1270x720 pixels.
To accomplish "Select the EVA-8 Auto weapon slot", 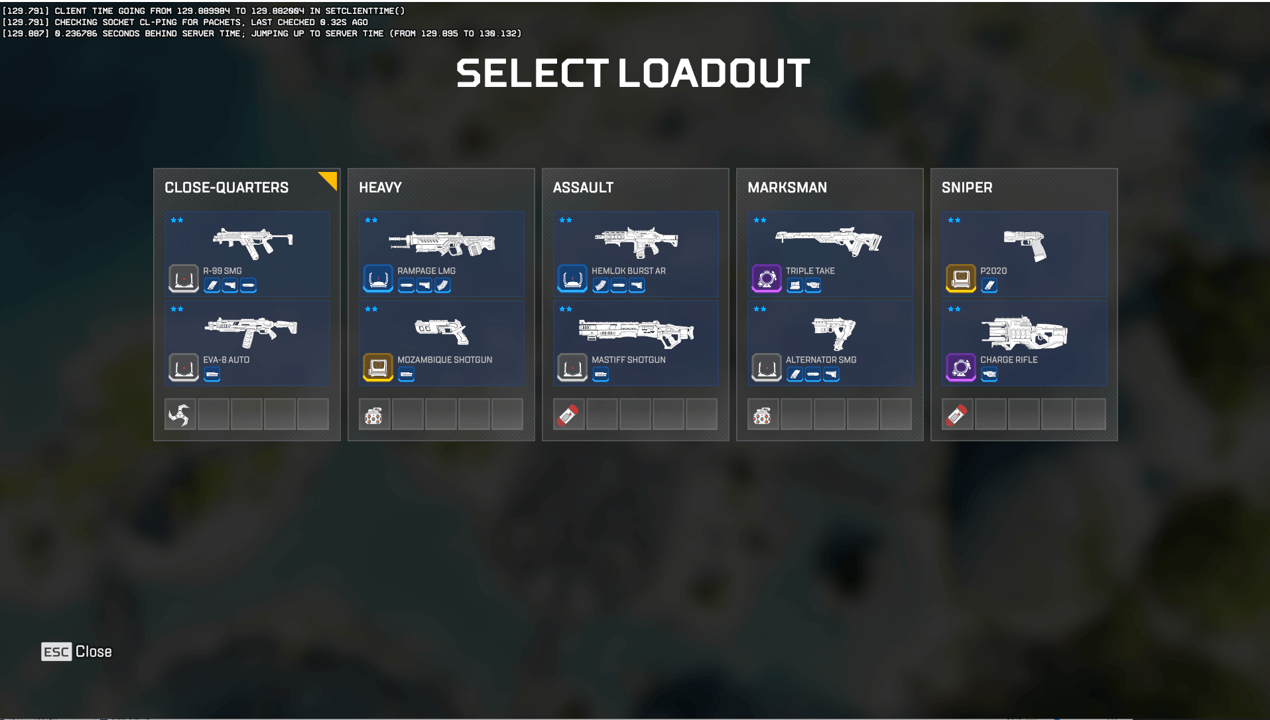I will click(x=247, y=343).
